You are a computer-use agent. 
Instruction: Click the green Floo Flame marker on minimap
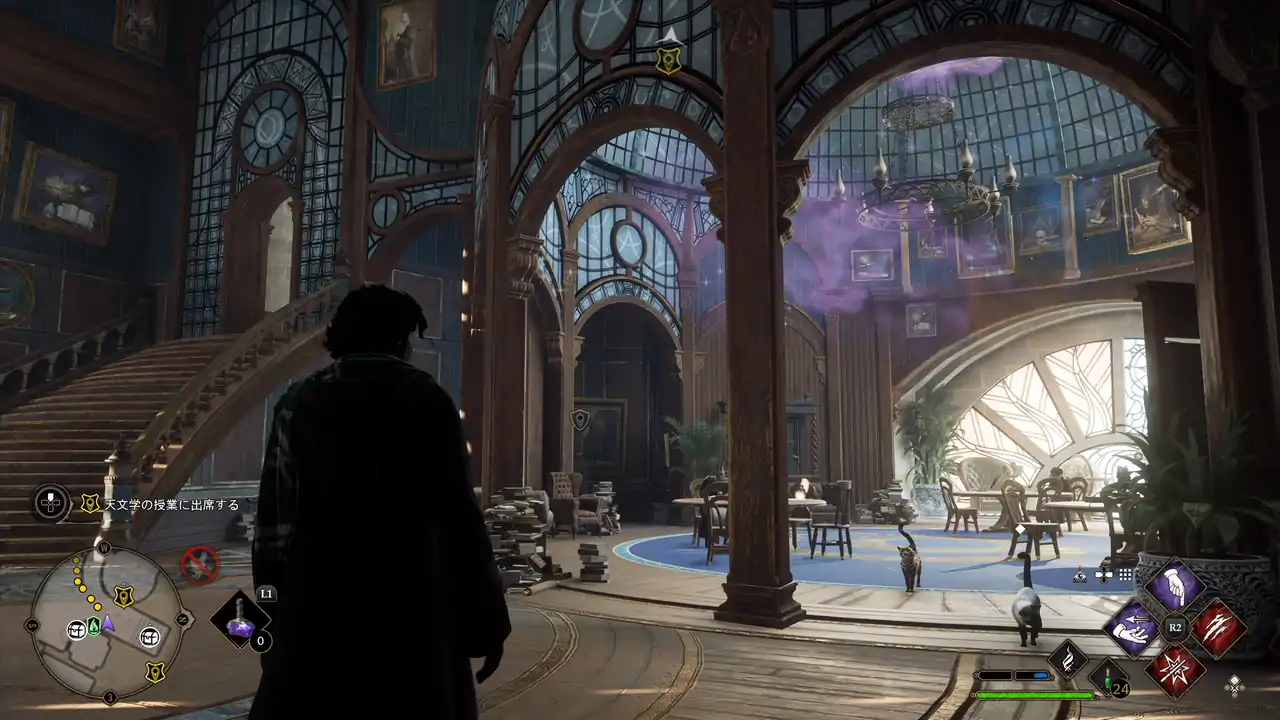tap(94, 626)
